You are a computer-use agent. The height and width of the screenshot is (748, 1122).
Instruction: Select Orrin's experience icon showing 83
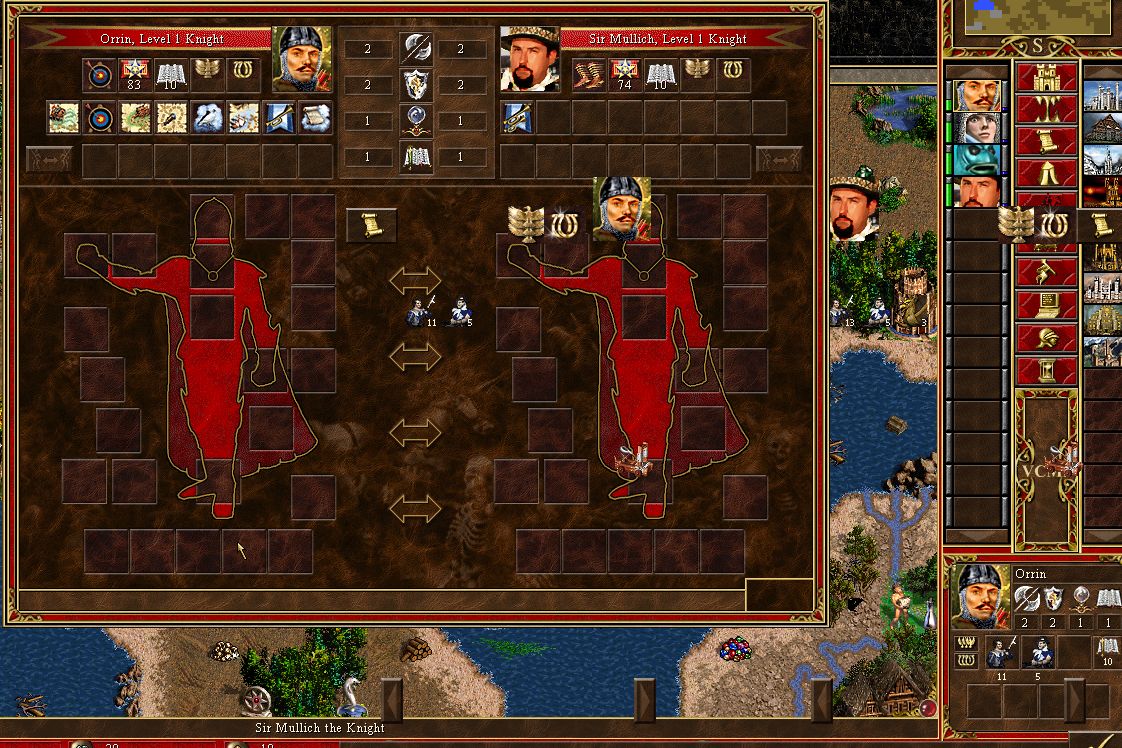tap(134, 75)
